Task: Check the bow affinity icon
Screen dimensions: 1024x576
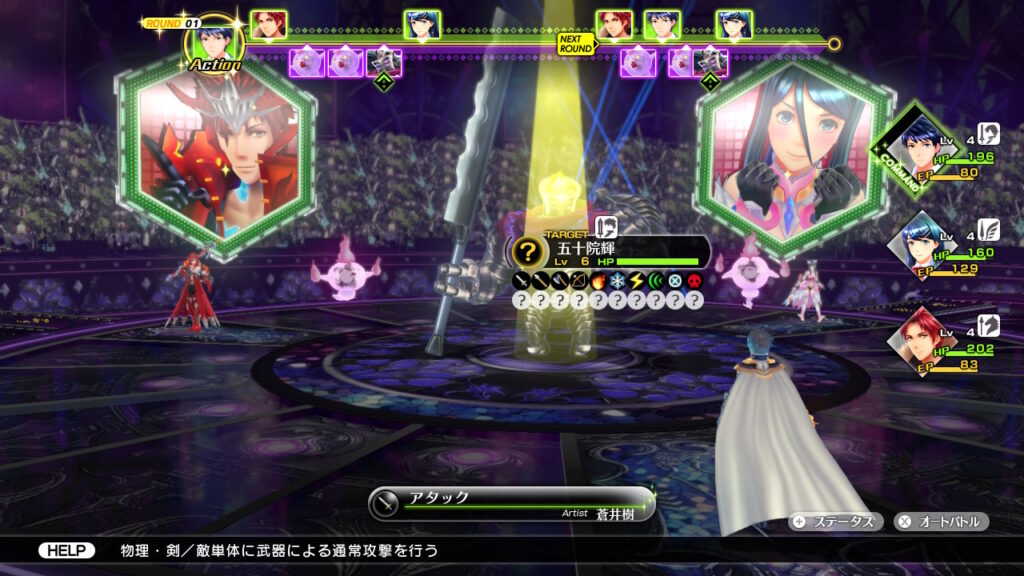Action: tap(579, 281)
